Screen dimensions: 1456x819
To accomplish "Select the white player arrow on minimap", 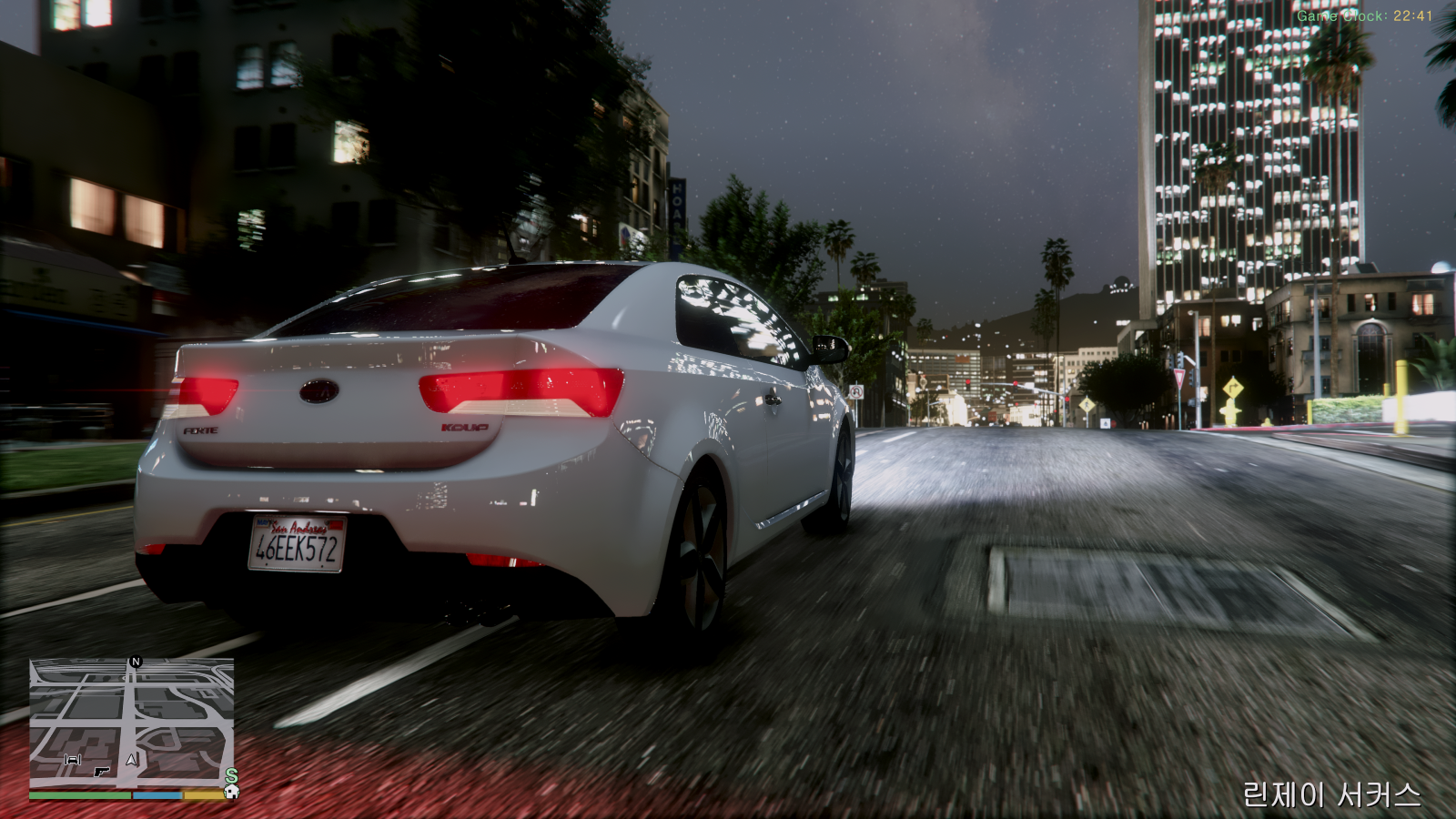I will [x=131, y=760].
